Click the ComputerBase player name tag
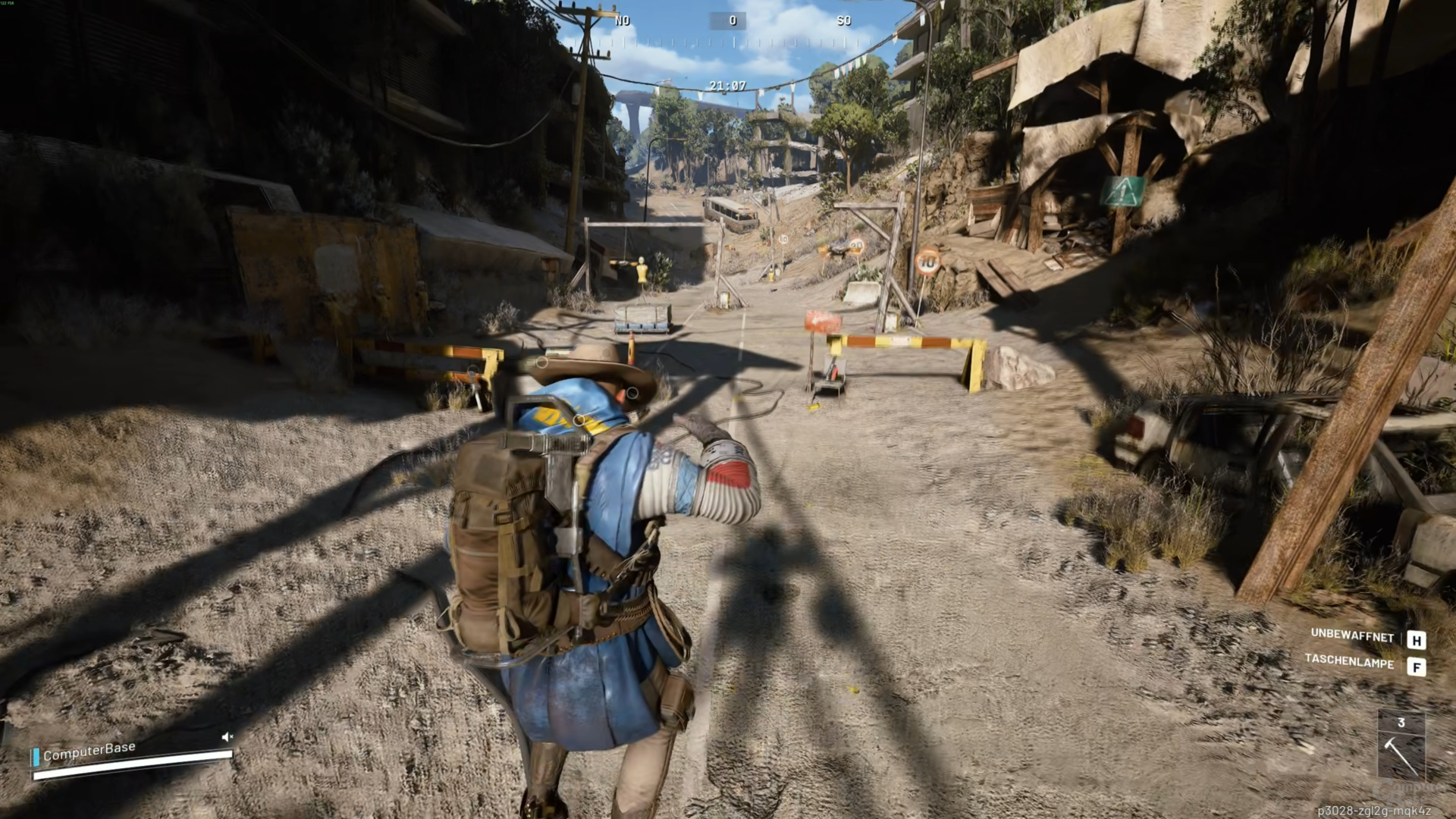 click(x=89, y=751)
